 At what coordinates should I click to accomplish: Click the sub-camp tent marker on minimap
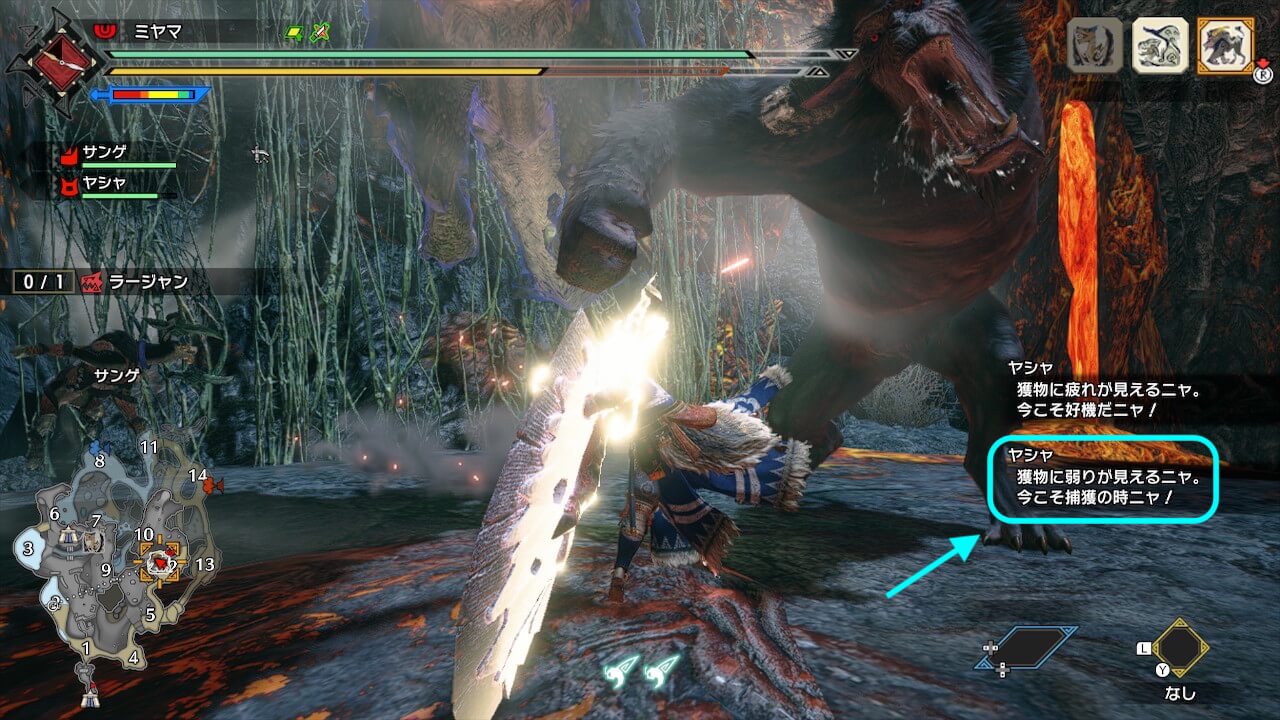coord(68,537)
